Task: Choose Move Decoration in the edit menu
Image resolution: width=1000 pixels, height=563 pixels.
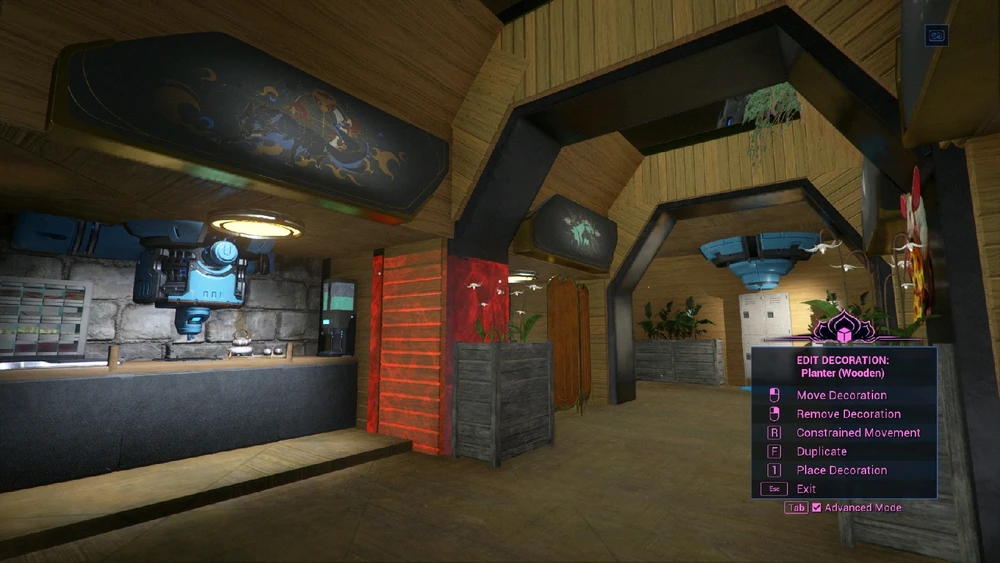Action: (841, 395)
